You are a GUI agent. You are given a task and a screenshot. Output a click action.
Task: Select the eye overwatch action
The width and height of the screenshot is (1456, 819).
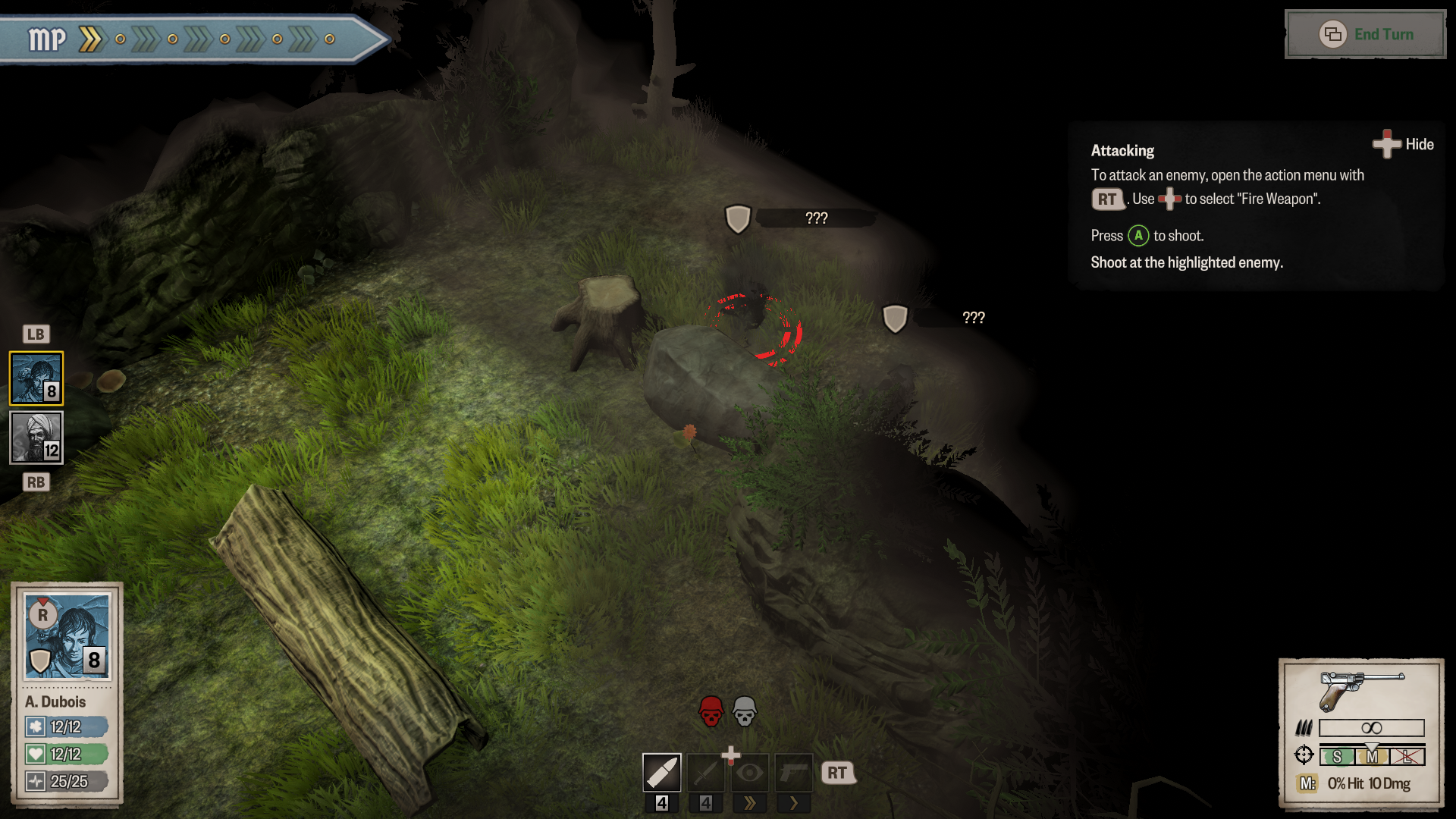[x=749, y=772]
